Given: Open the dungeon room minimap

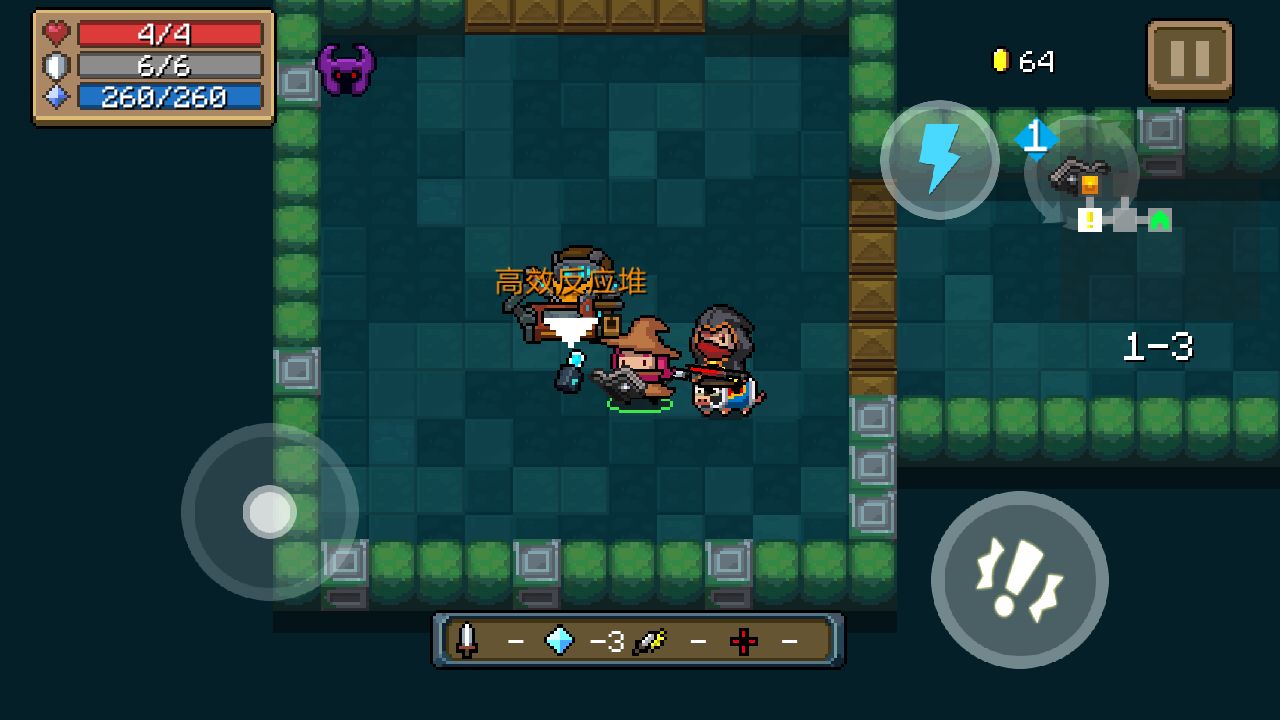Looking at the screenshot, I should (1125, 216).
